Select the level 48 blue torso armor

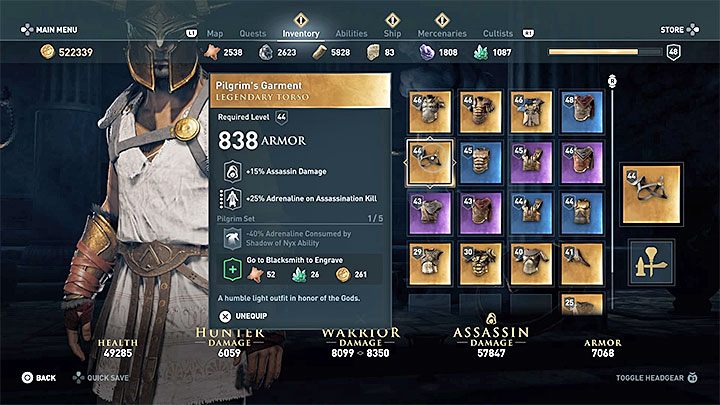pos(581,112)
